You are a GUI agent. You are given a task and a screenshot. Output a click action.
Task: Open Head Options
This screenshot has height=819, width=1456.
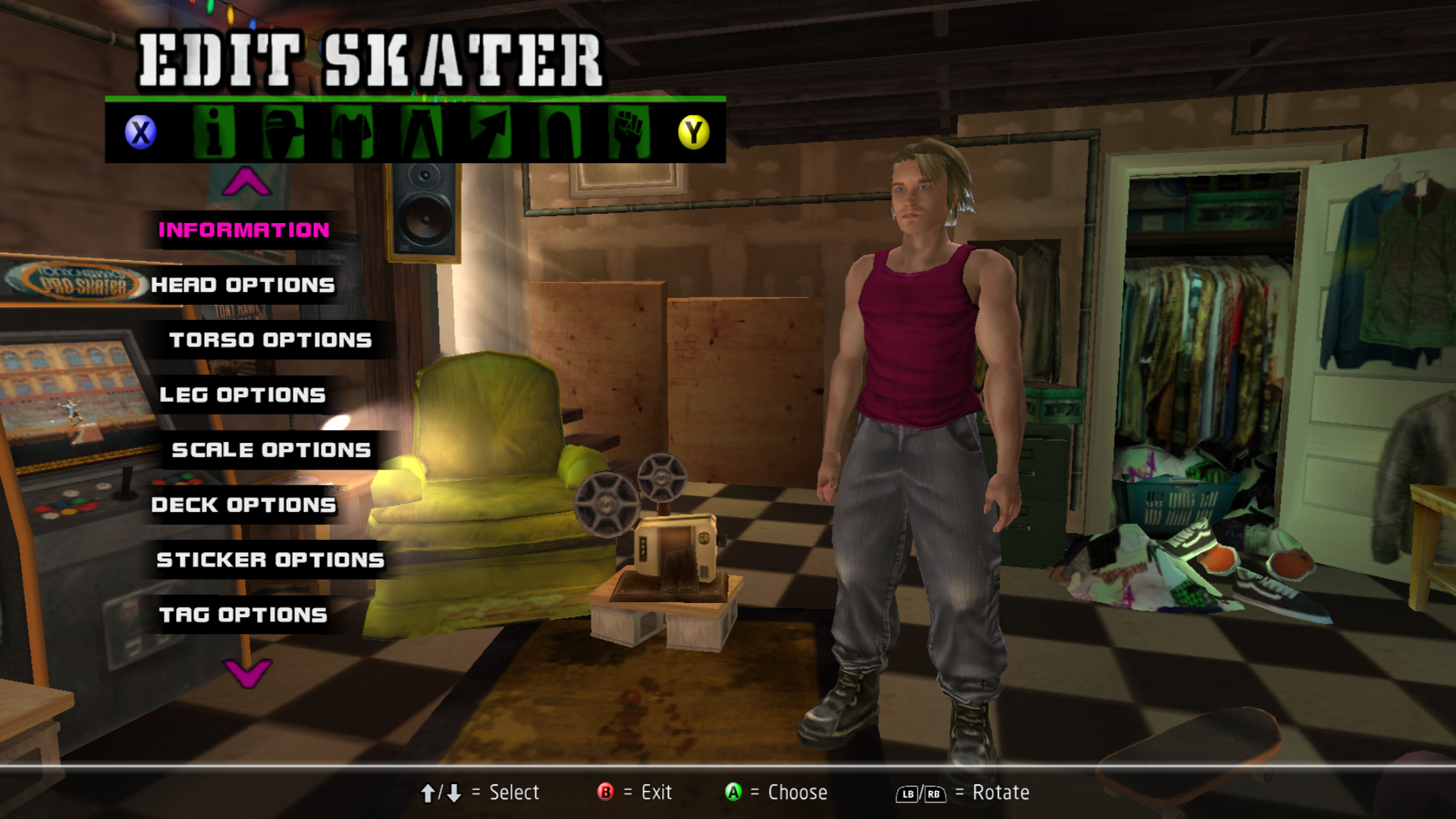(243, 285)
